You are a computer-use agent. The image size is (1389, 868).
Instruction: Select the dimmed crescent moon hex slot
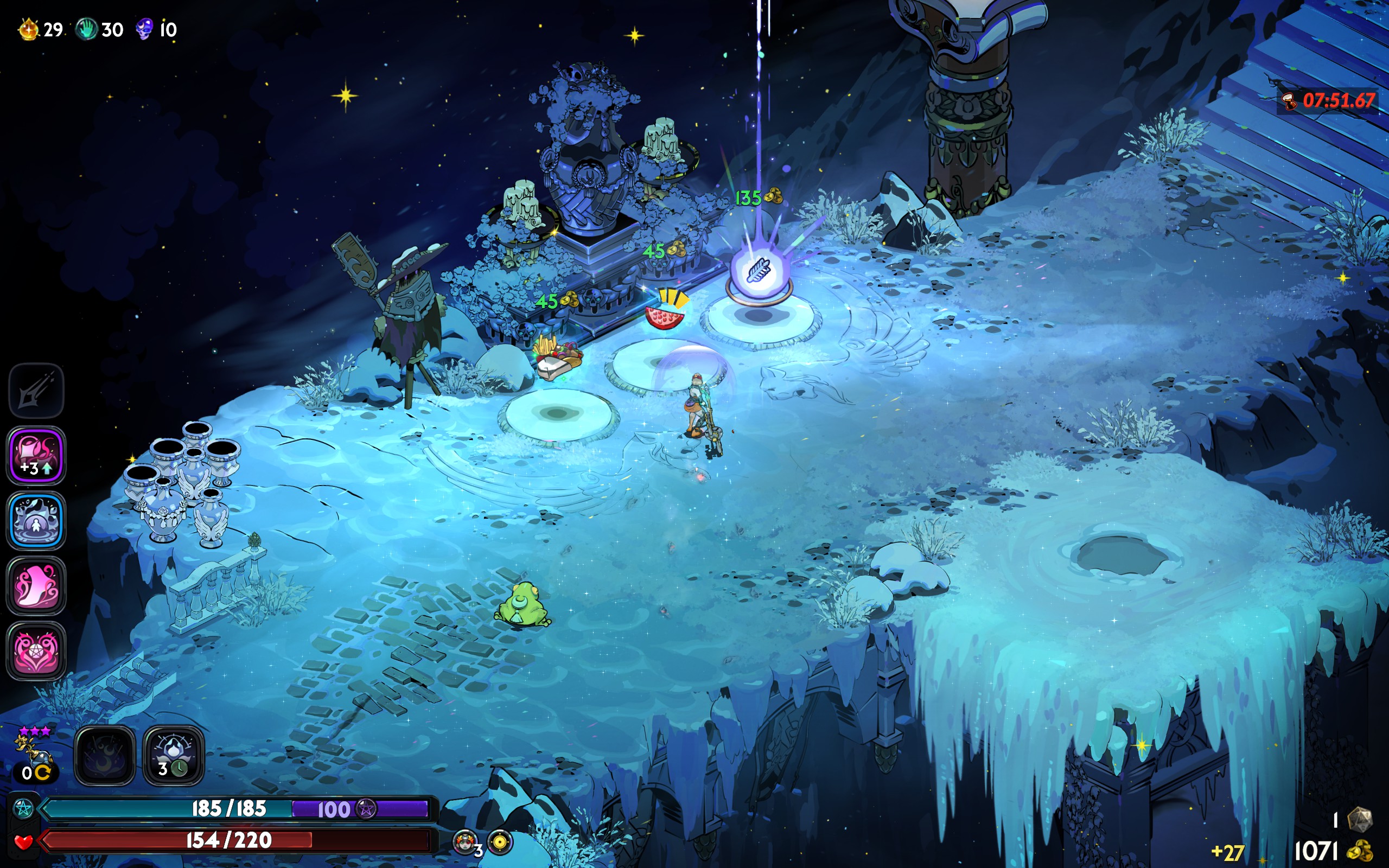[105, 756]
